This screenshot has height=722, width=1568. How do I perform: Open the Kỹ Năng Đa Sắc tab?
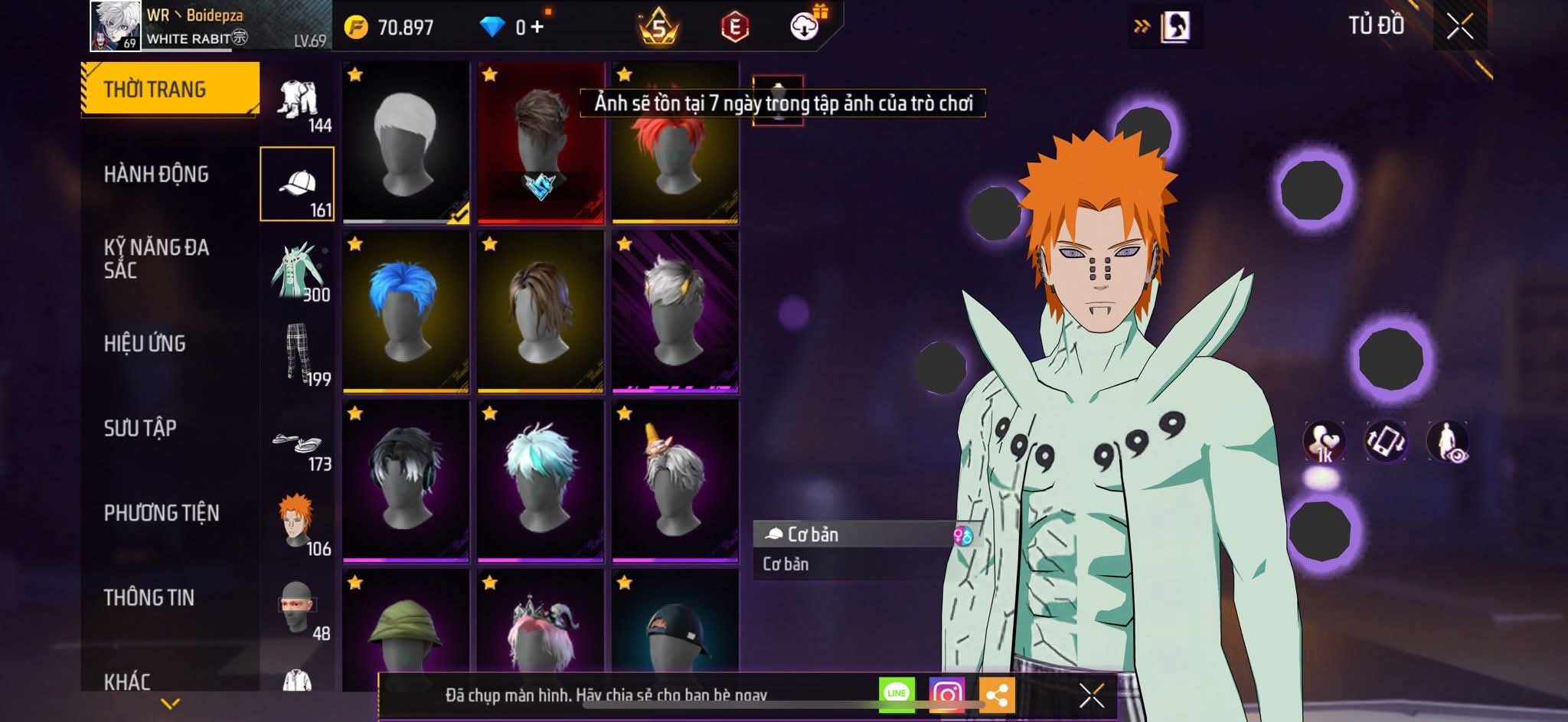156,259
